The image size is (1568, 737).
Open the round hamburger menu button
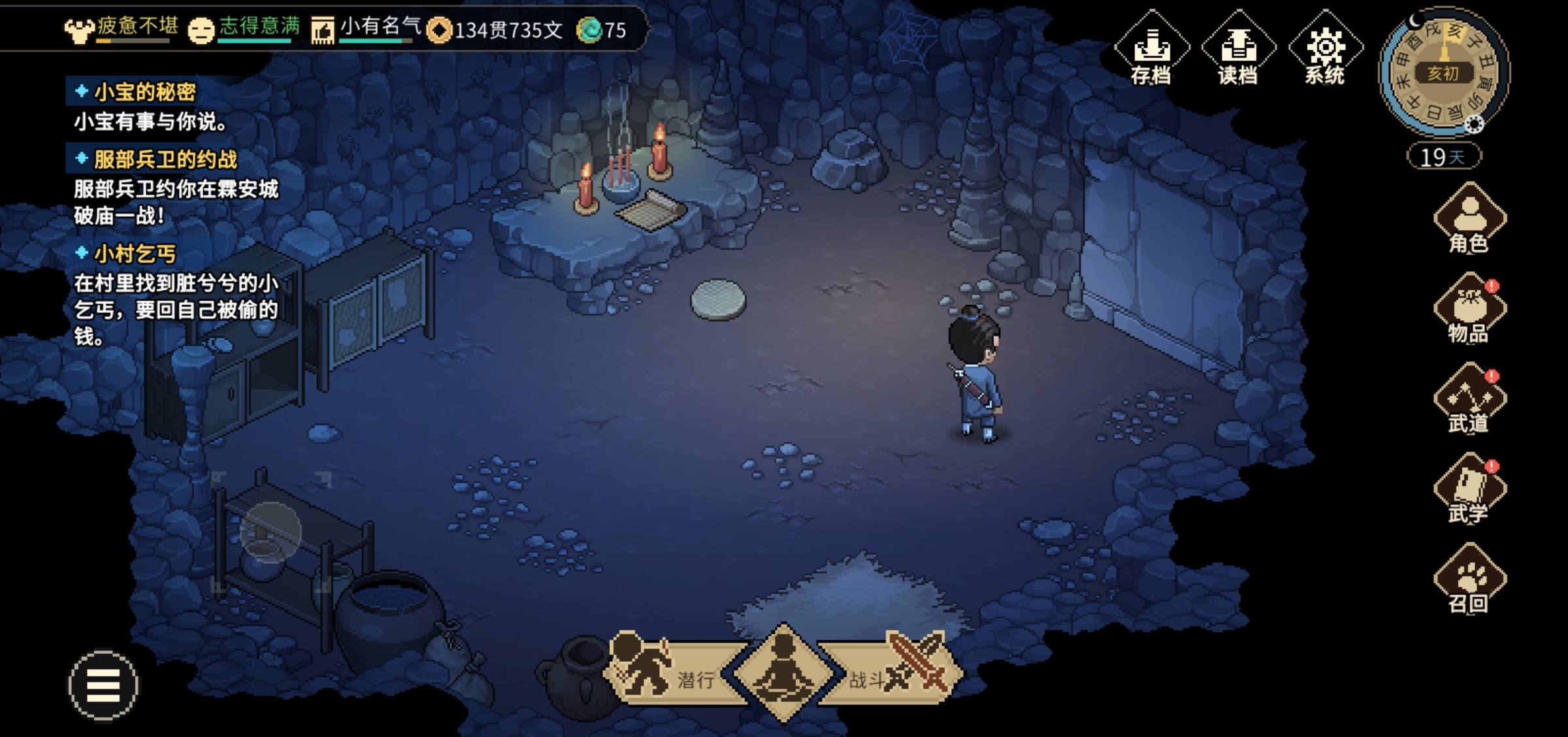tap(103, 685)
